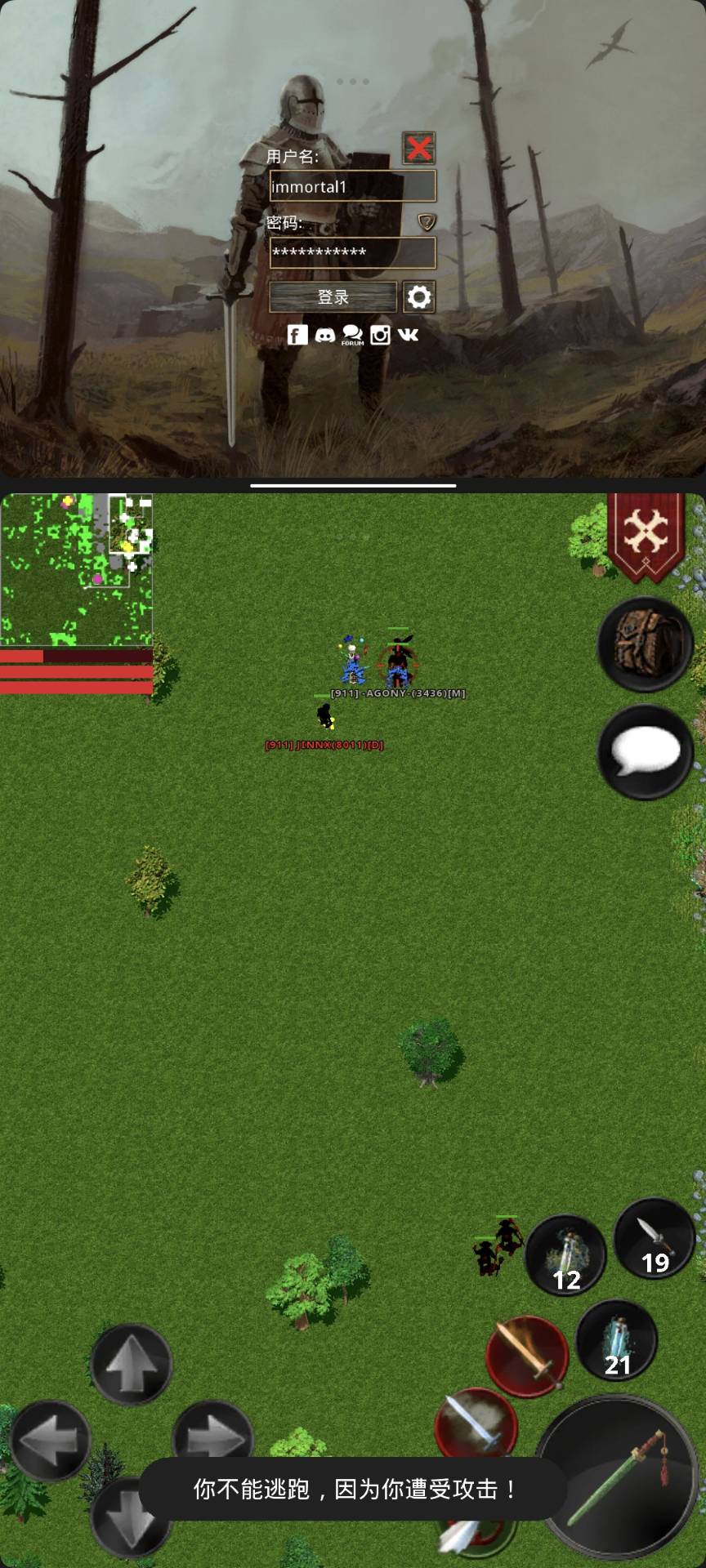The image size is (706, 1568).
Task: Open the Discord link icon
Action: point(325,335)
